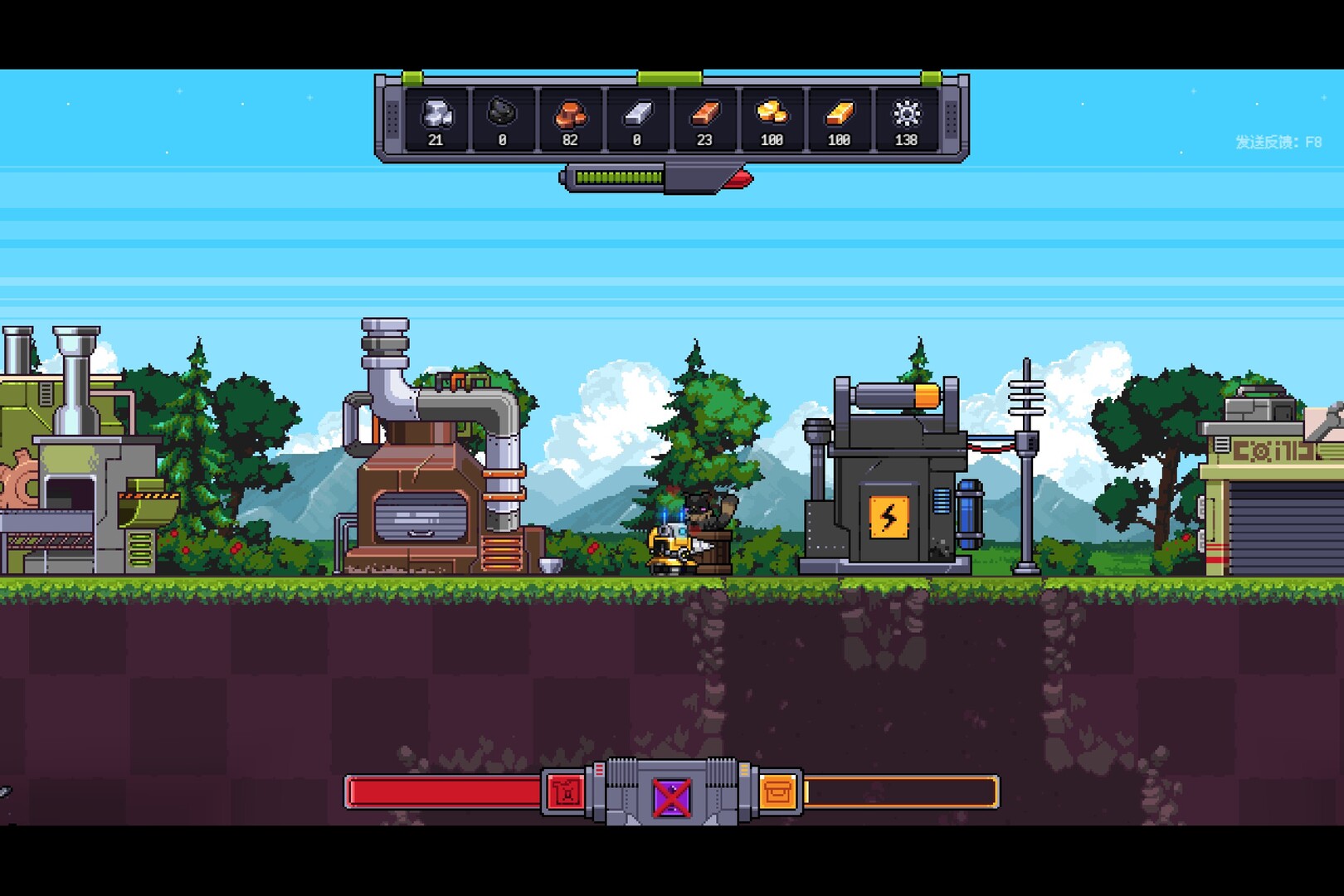Select the black coal resource slot
This screenshot has height=896, width=1344.
coord(503,119)
